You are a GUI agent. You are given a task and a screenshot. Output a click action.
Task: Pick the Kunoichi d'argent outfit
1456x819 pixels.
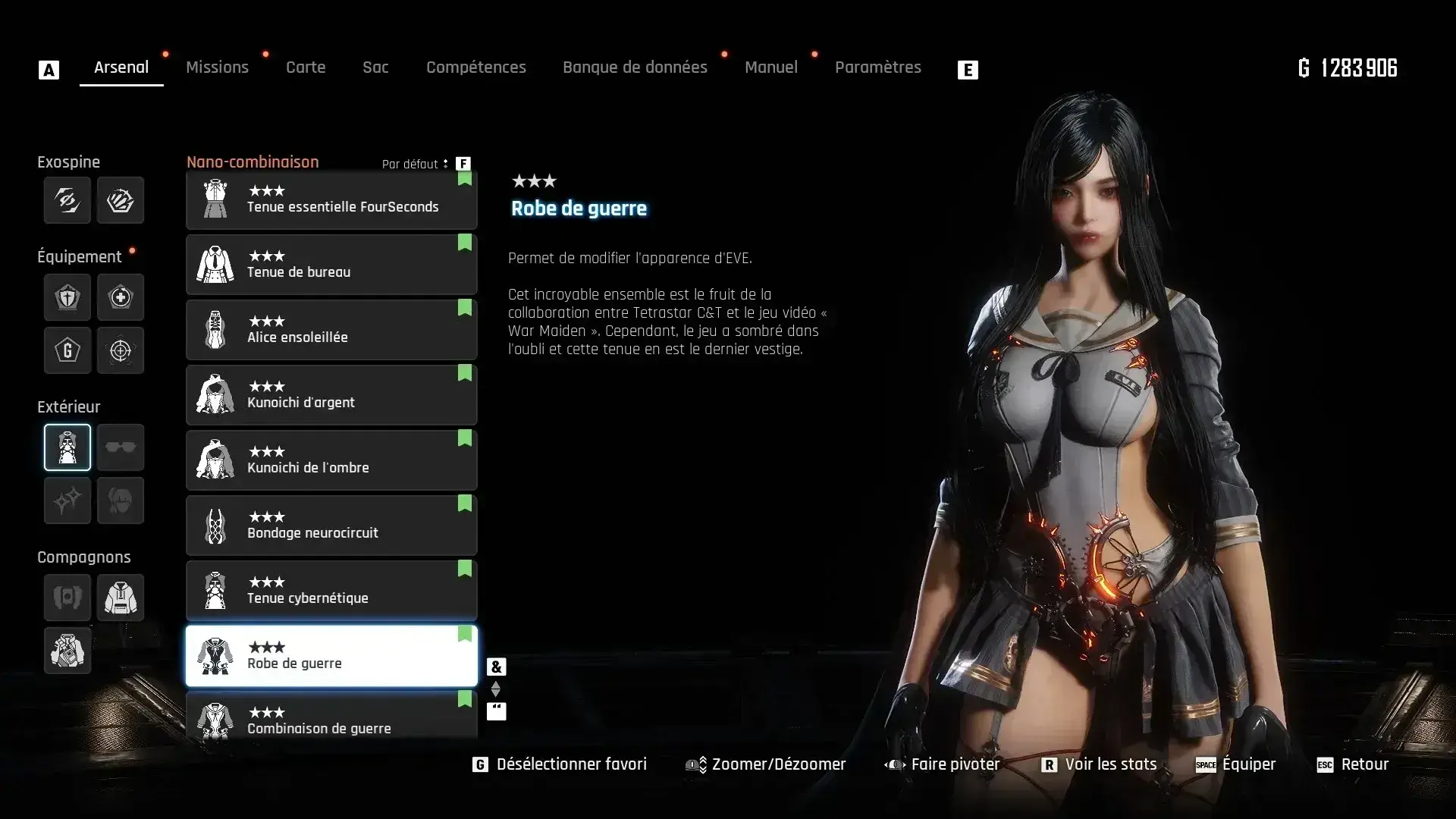pyautogui.click(x=331, y=395)
